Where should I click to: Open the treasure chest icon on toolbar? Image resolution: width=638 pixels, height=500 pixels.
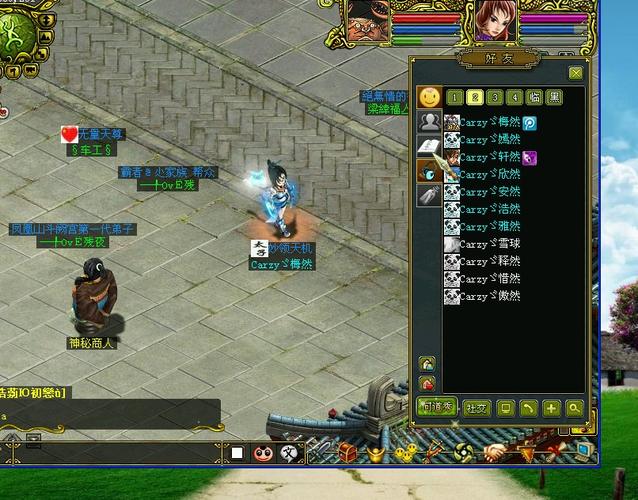348,453
